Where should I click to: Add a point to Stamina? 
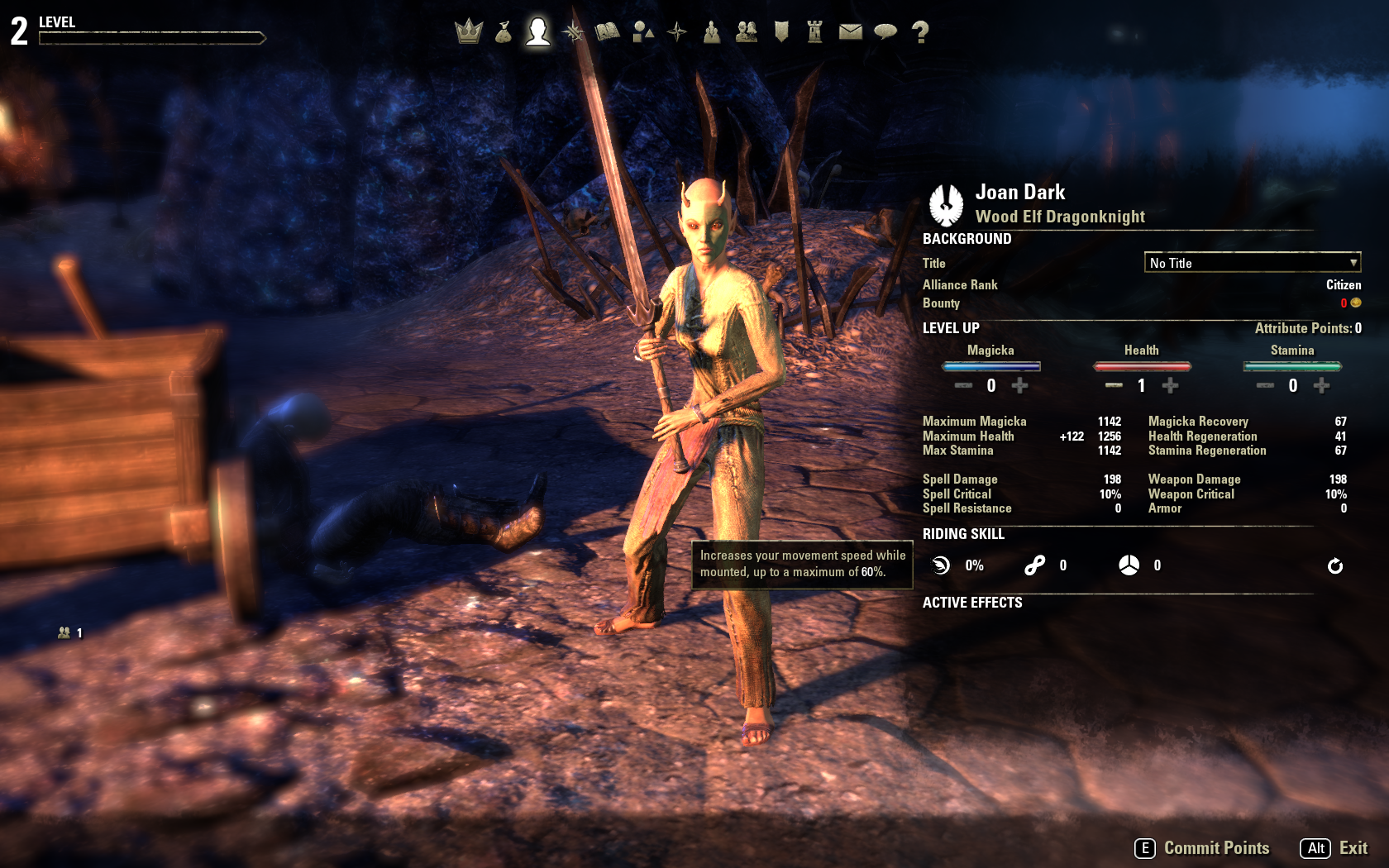click(1321, 385)
